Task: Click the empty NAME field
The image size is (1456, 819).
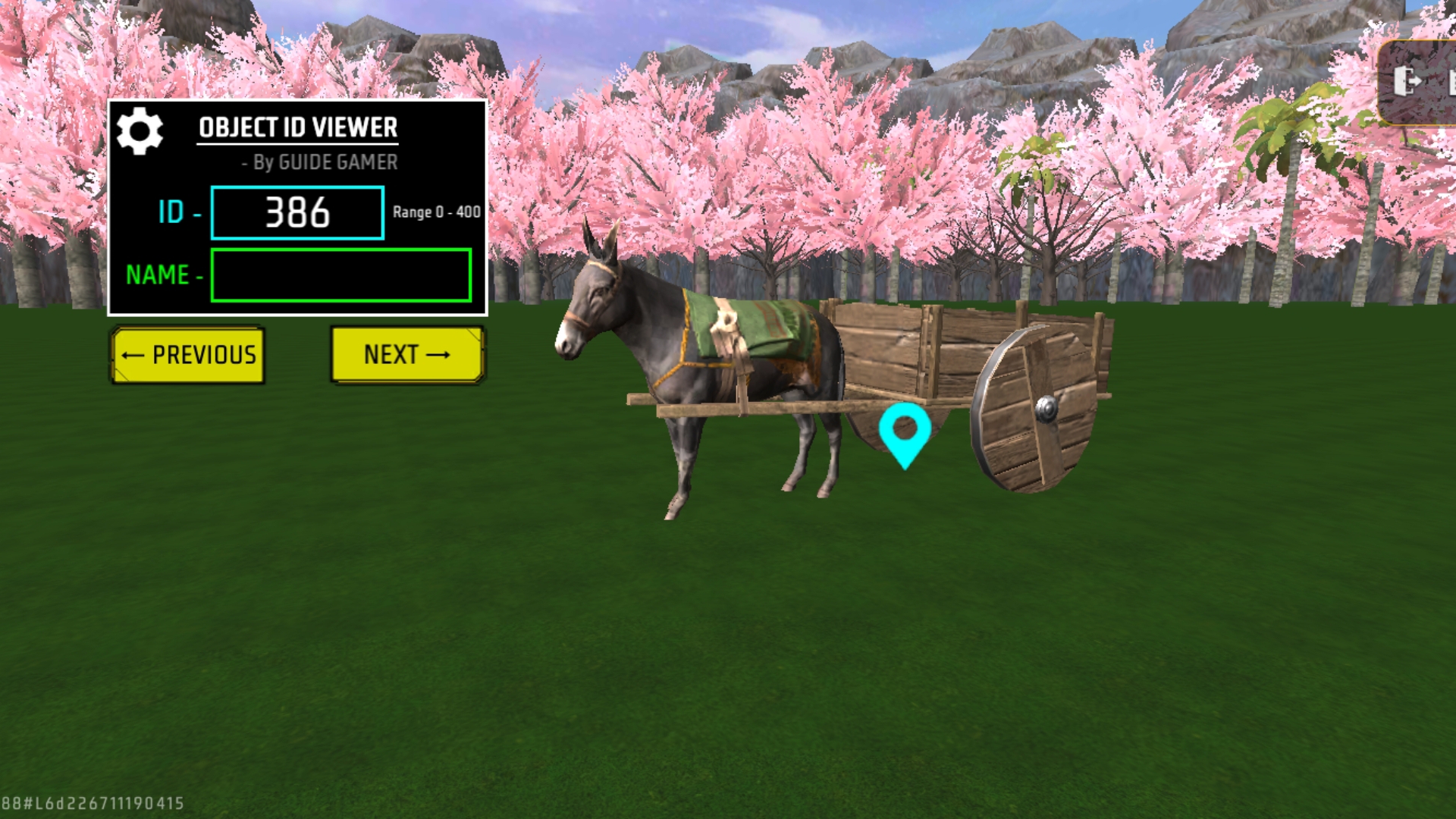Action: click(340, 275)
